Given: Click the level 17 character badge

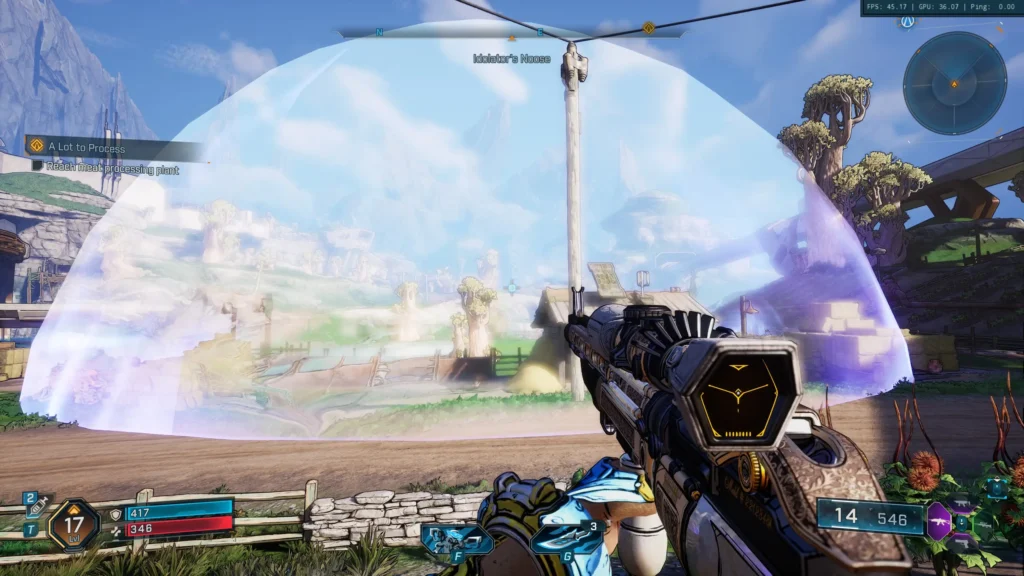Looking at the screenshot, I should pos(74,524).
